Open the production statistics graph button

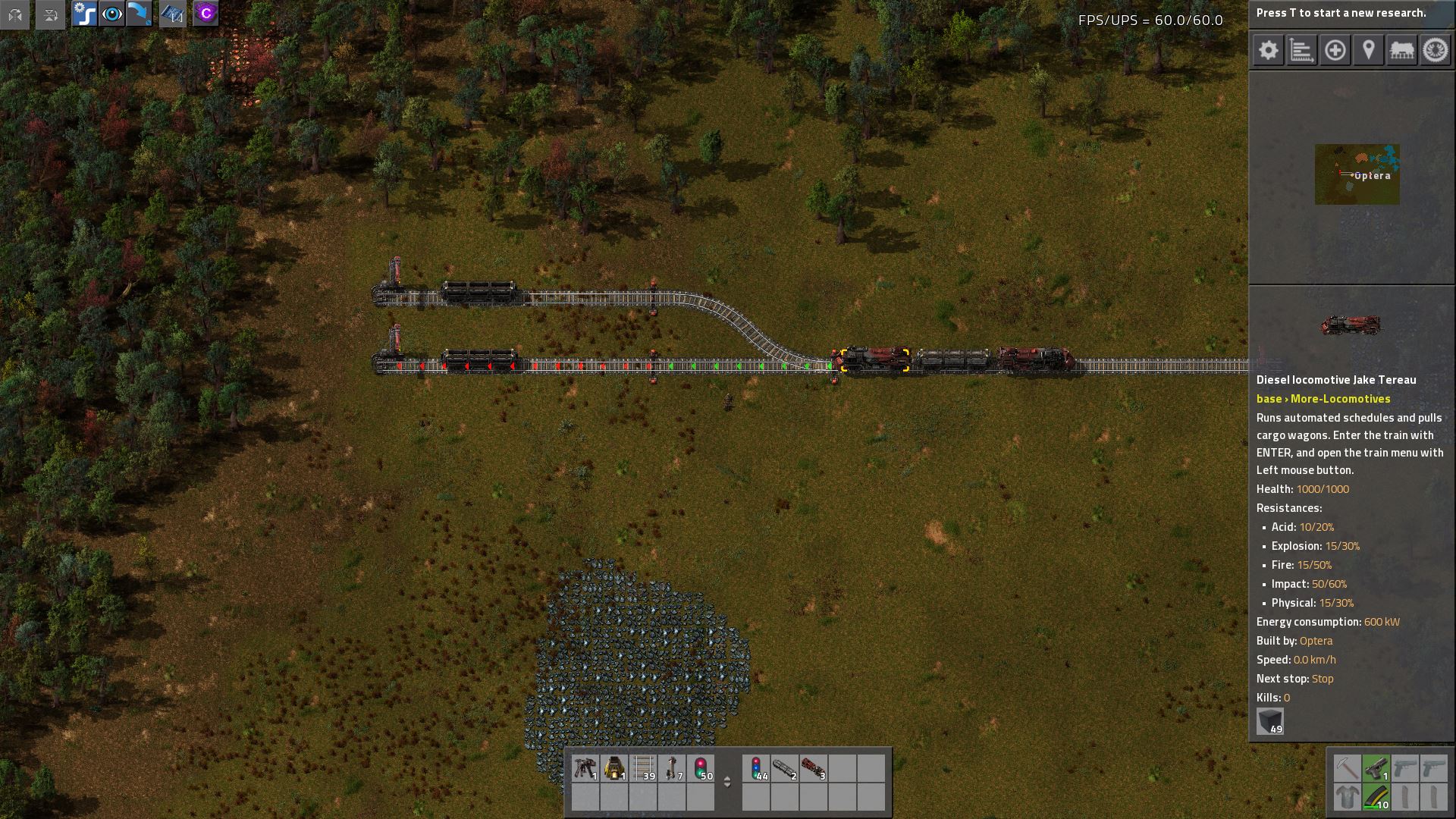1301,51
